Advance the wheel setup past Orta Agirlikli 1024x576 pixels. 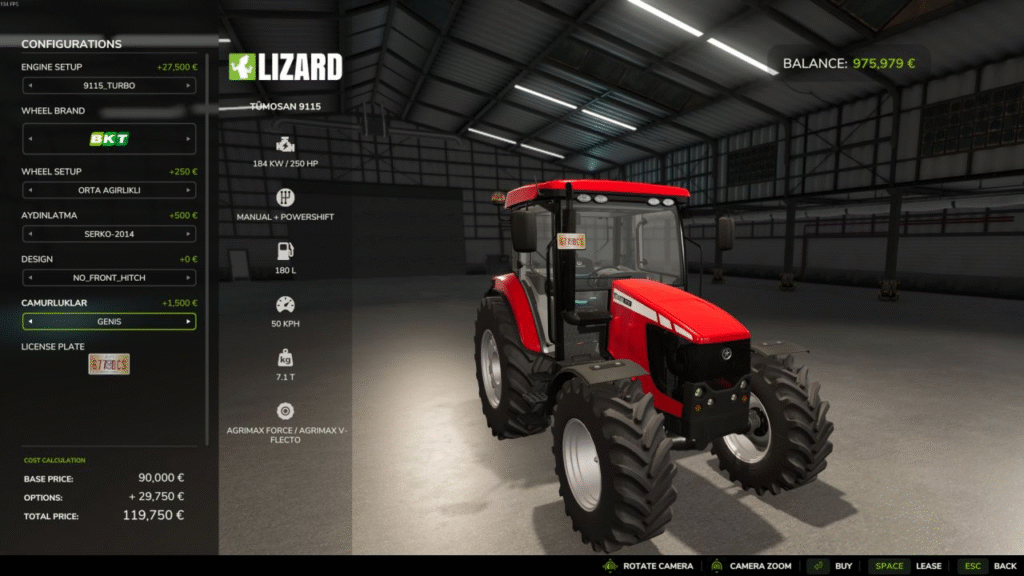(188, 190)
